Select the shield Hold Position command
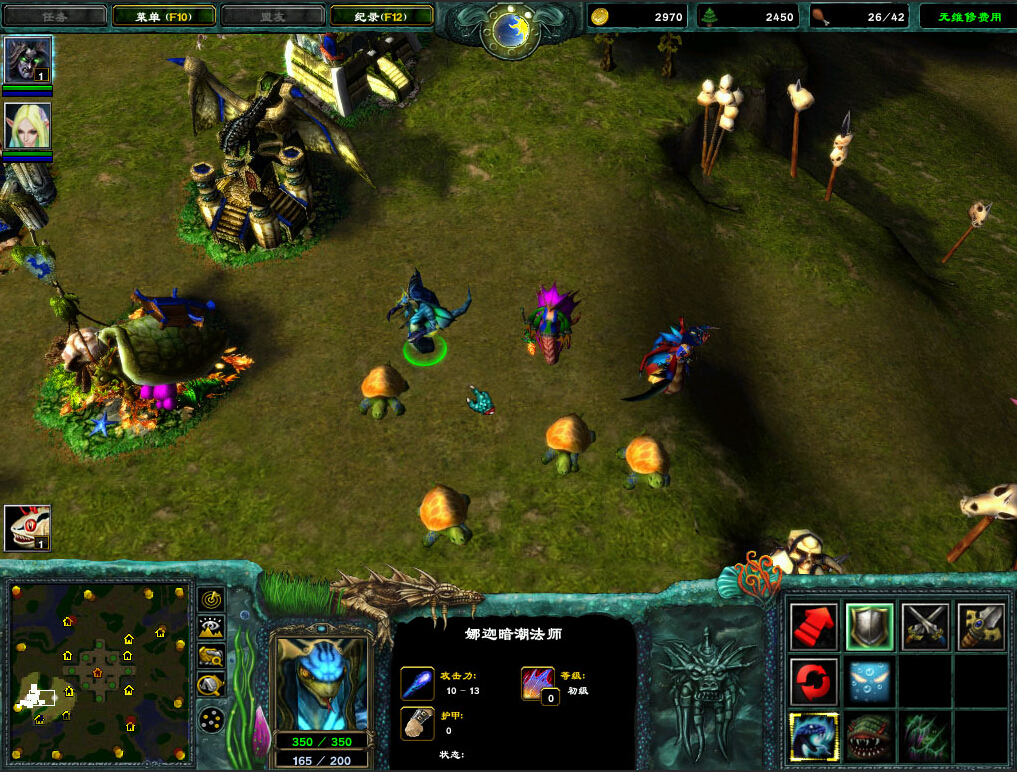The height and width of the screenshot is (772, 1017). pos(869,626)
